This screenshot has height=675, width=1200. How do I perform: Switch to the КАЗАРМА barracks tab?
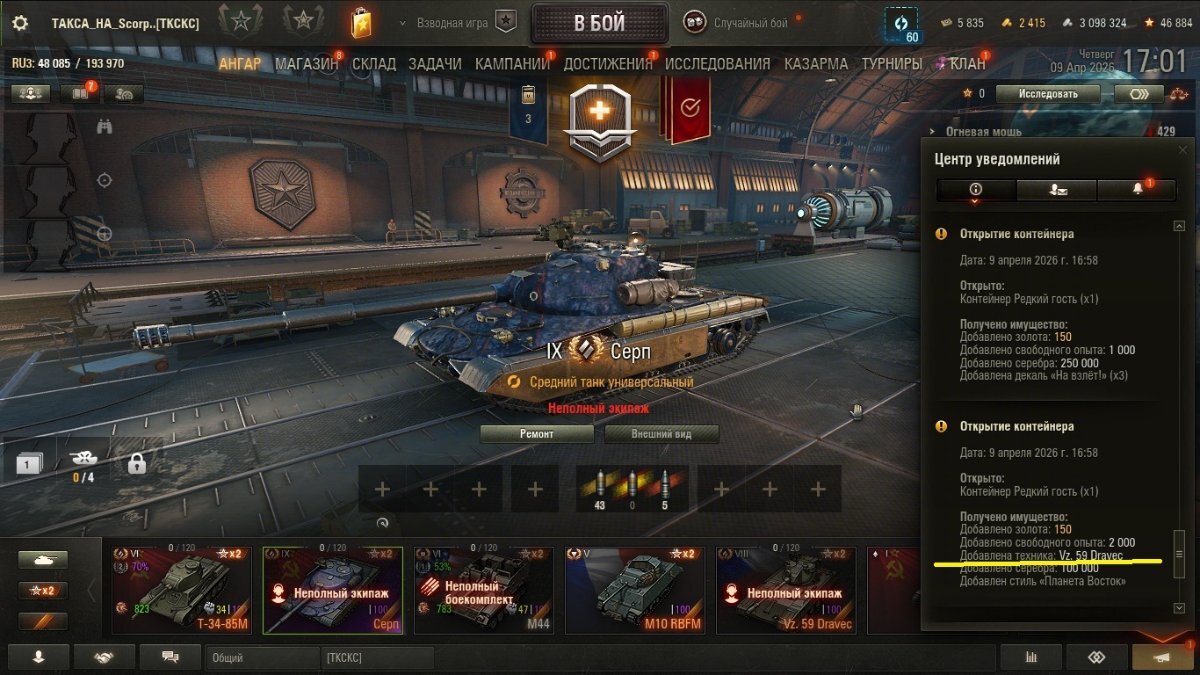point(816,64)
